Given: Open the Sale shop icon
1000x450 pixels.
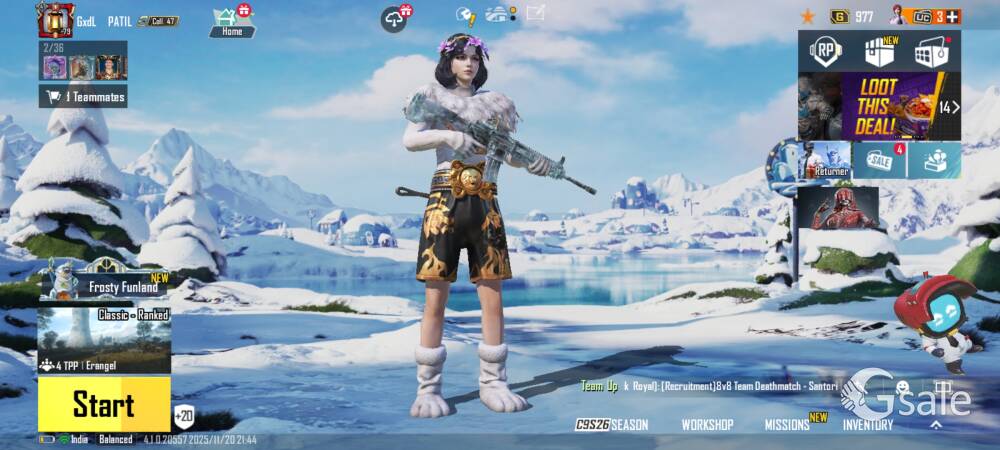Looking at the screenshot, I should 880,160.
